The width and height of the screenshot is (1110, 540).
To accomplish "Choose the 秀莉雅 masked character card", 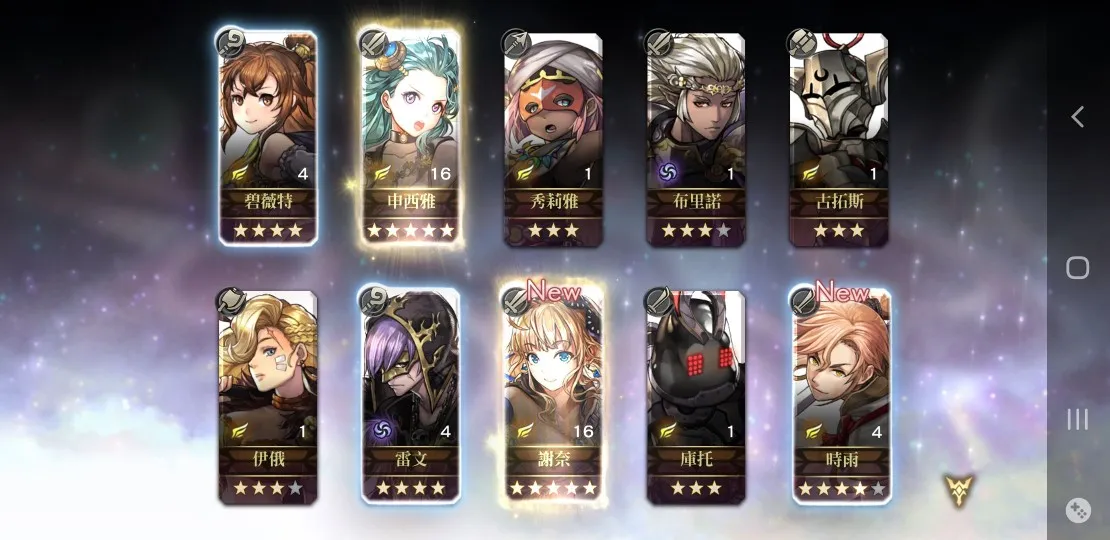I will click(553, 137).
